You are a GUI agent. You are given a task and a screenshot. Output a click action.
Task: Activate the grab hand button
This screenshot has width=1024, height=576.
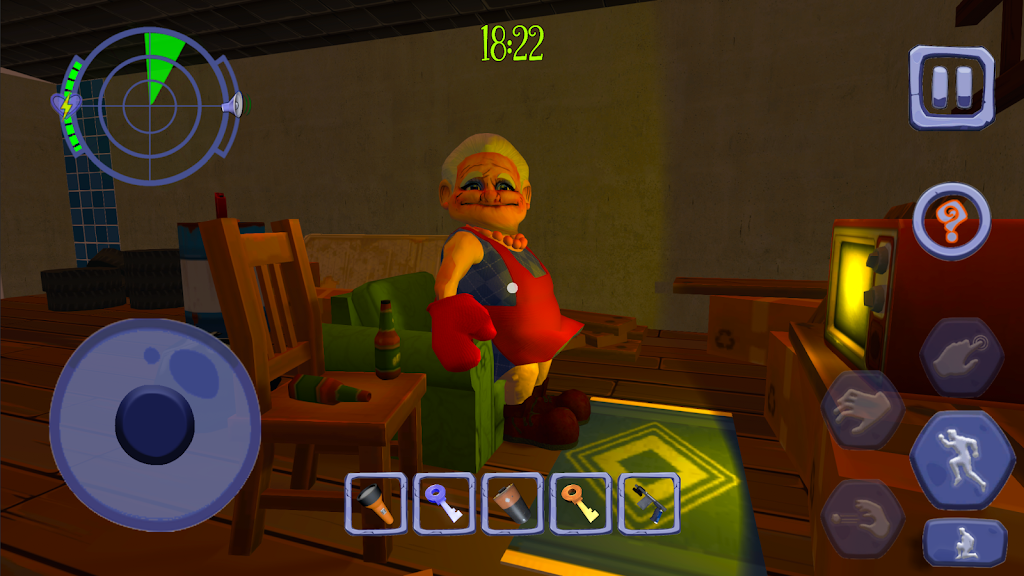coord(861,410)
